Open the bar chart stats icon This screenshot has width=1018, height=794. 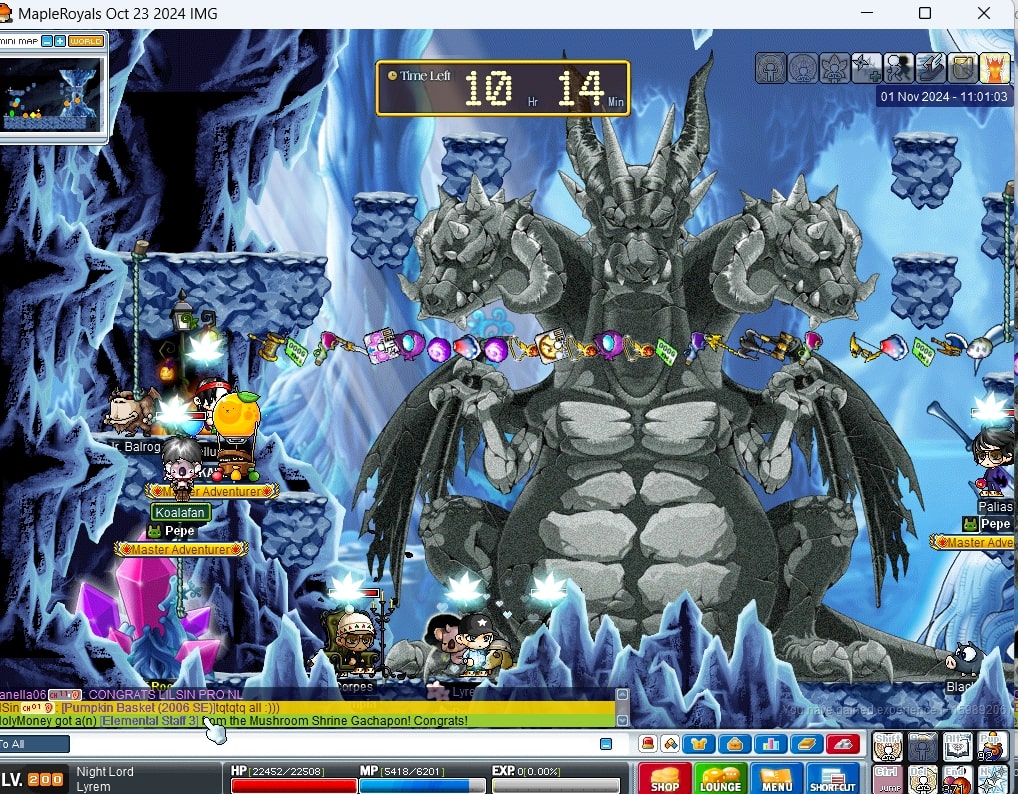coord(771,744)
